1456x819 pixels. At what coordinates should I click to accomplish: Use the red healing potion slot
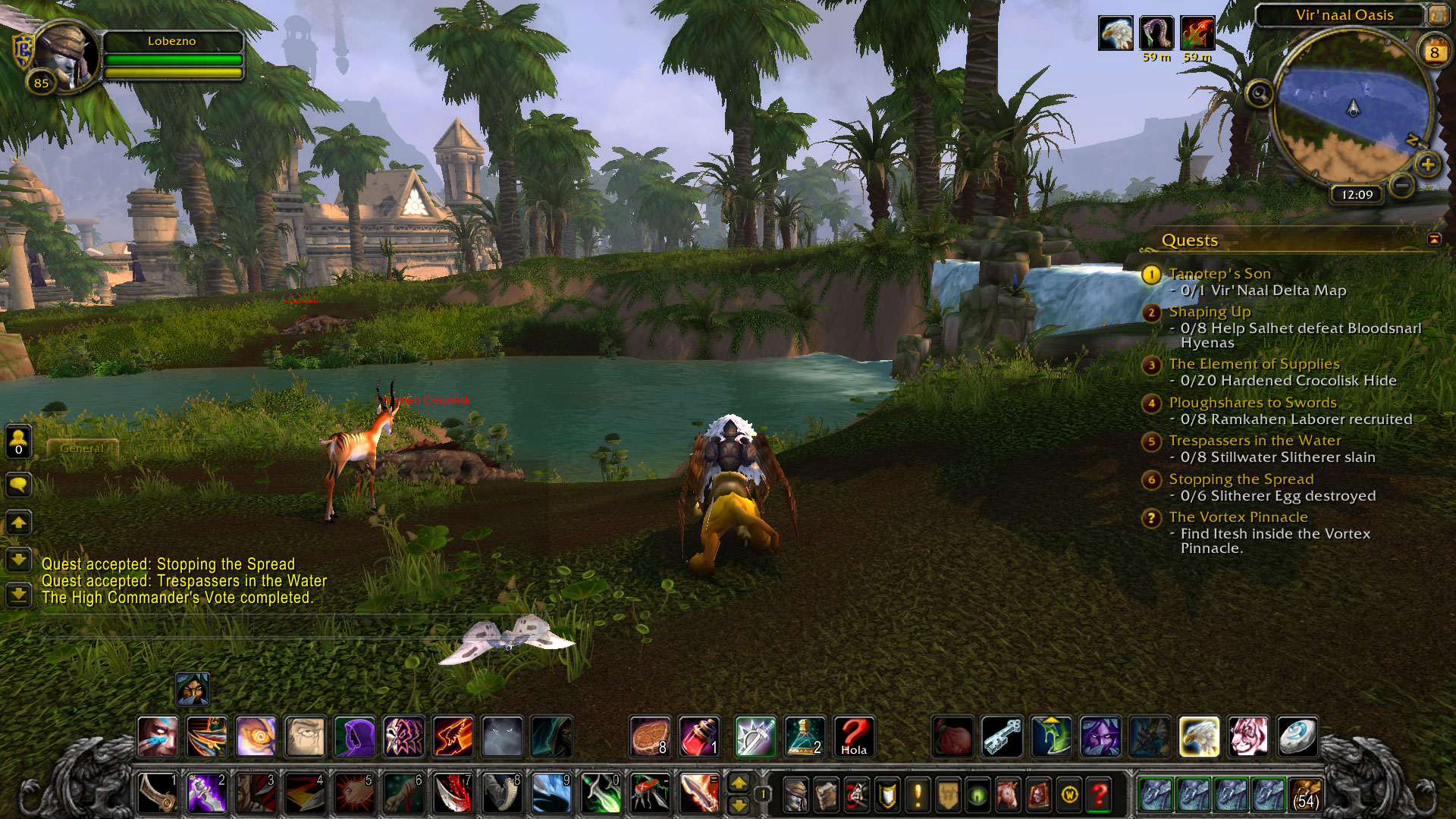coord(698,737)
